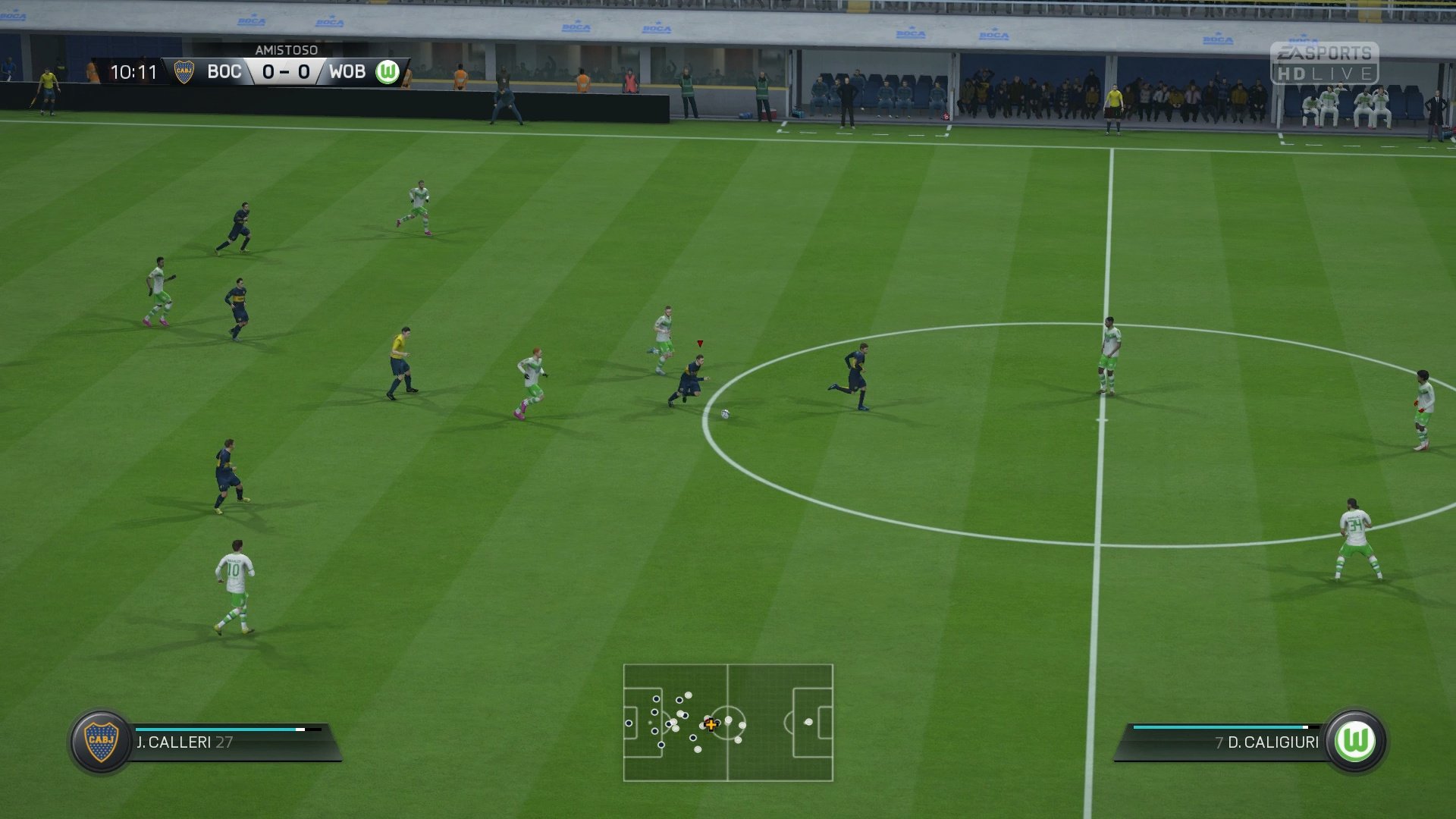The height and width of the screenshot is (819, 1456).
Task: Toggle the match clock showing 10:11
Action: [133, 73]
